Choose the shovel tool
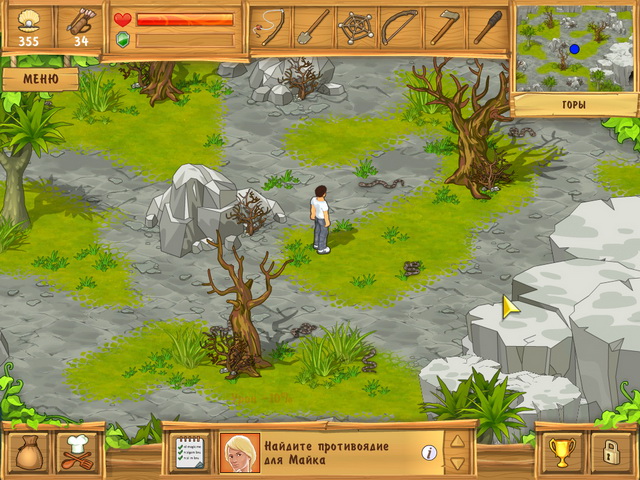640x480 pixels. [313, 27]
